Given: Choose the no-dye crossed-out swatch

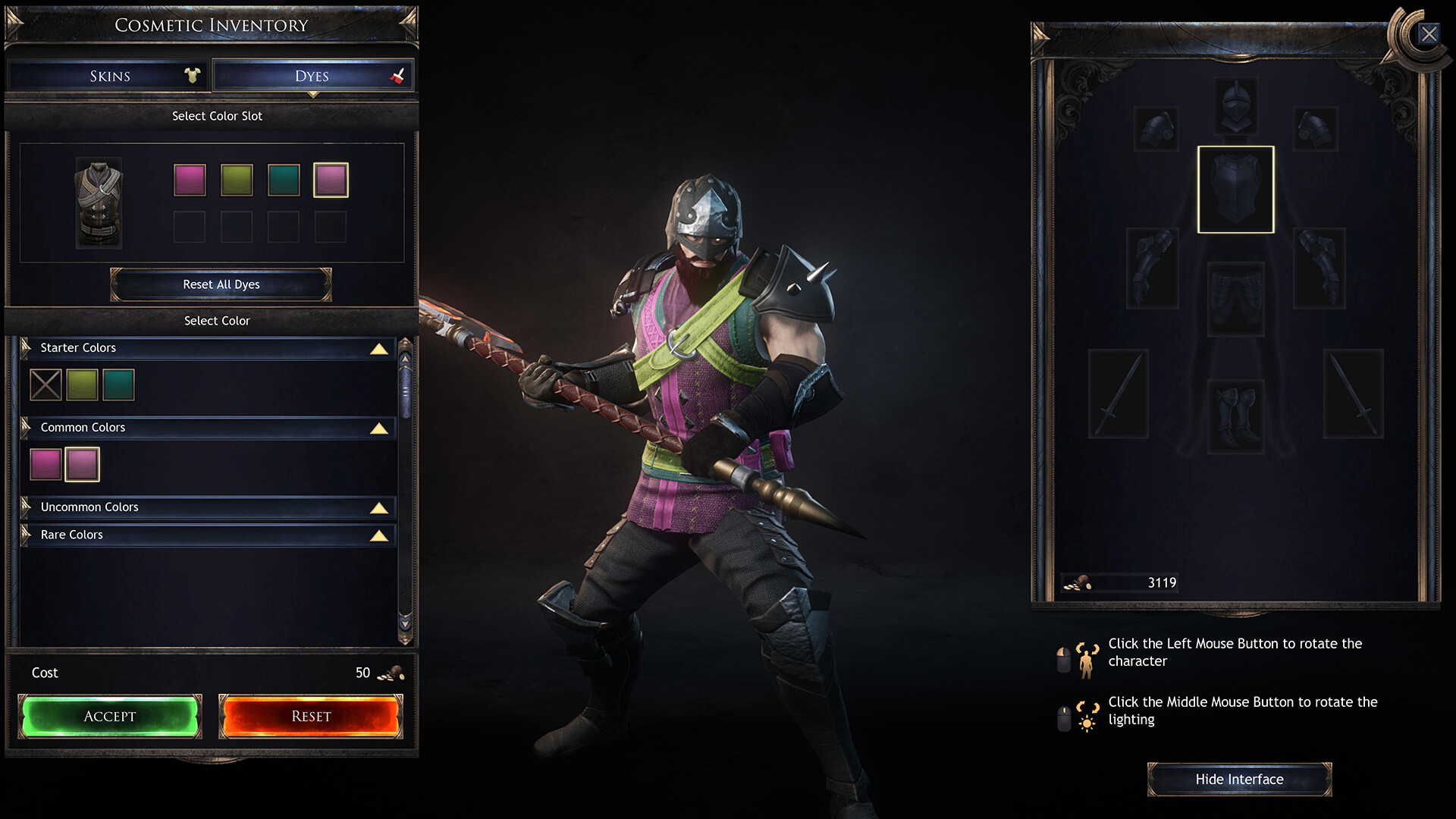Looking at the screenshot, I should click(45, 384).
